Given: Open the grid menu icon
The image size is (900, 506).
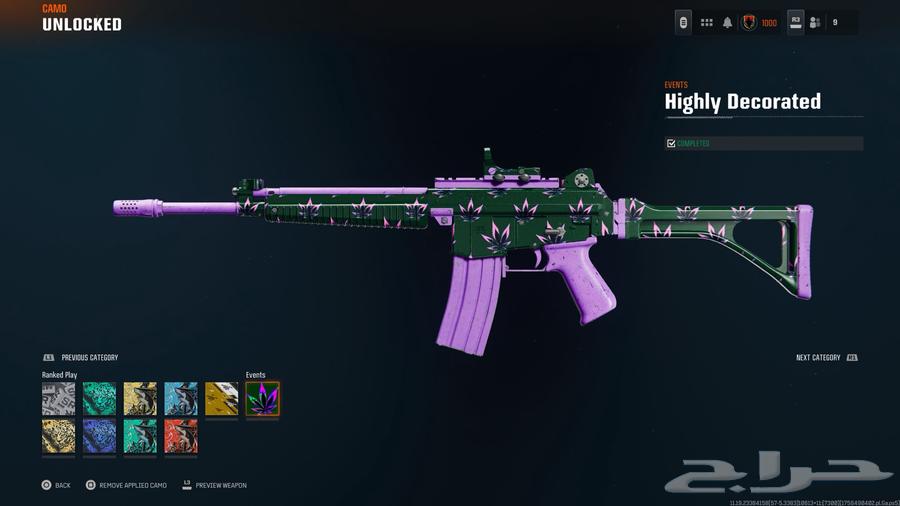Looking at the screenshot, I should (x=706, y=23).
